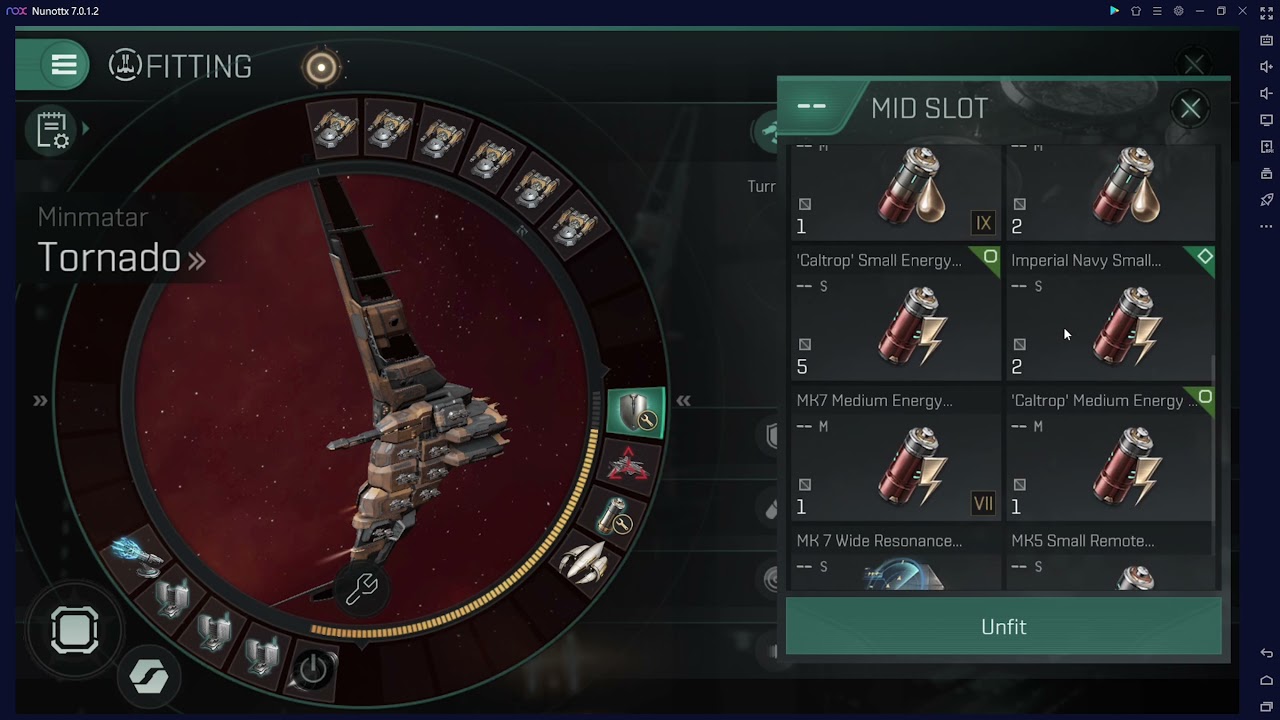This screenshot has width=1280, height=720.
Task: Open the fitting list settings icon
Action: (52, 131)
